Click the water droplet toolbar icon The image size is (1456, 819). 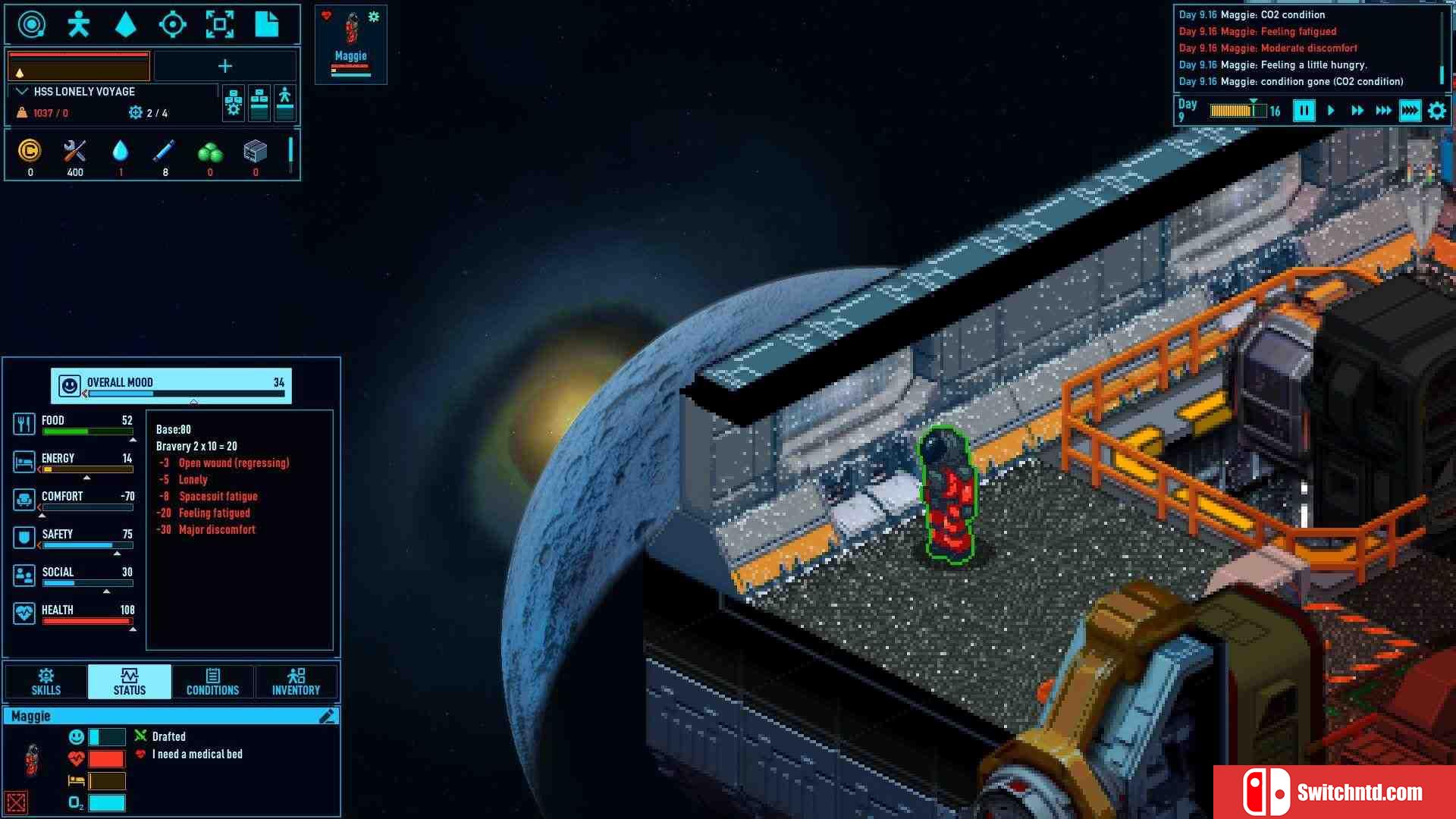tap(125, 25)
